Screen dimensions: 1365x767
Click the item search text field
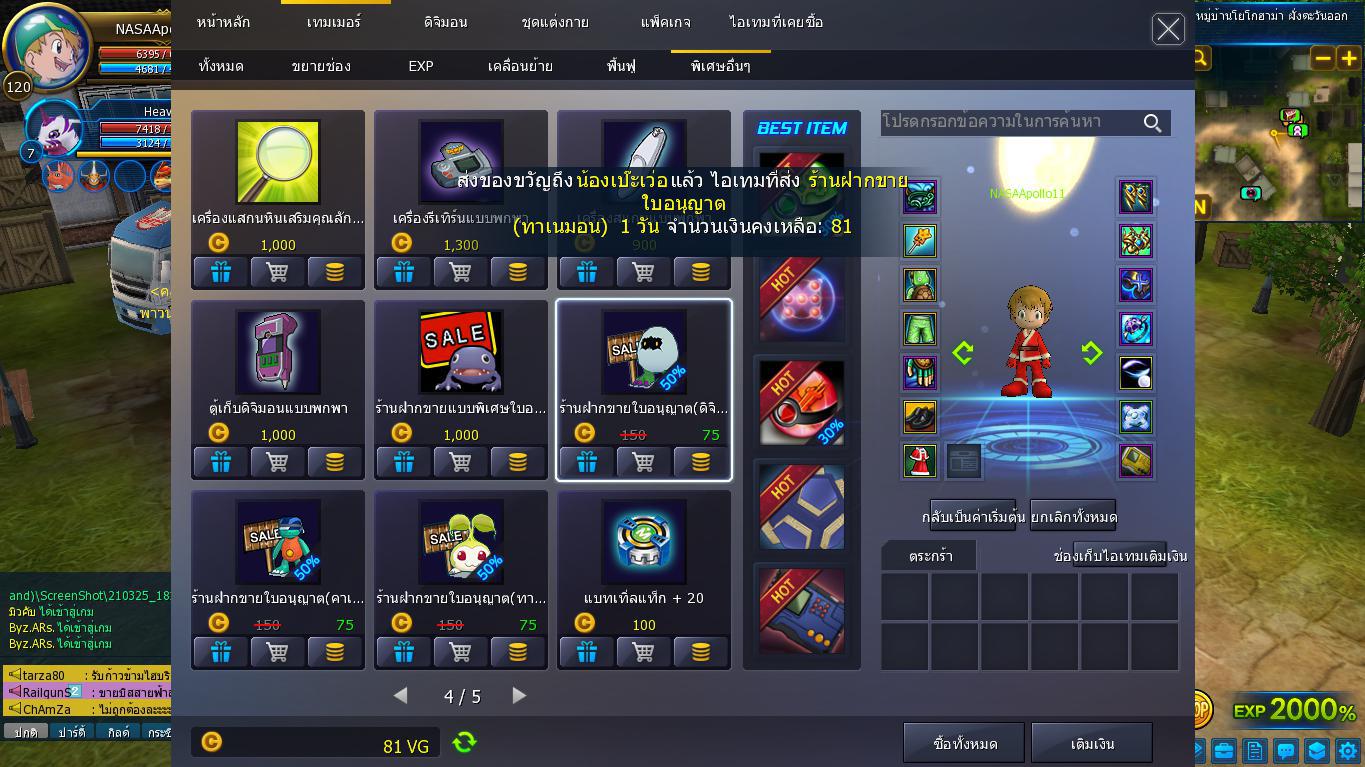click(x=1010, y=122)
